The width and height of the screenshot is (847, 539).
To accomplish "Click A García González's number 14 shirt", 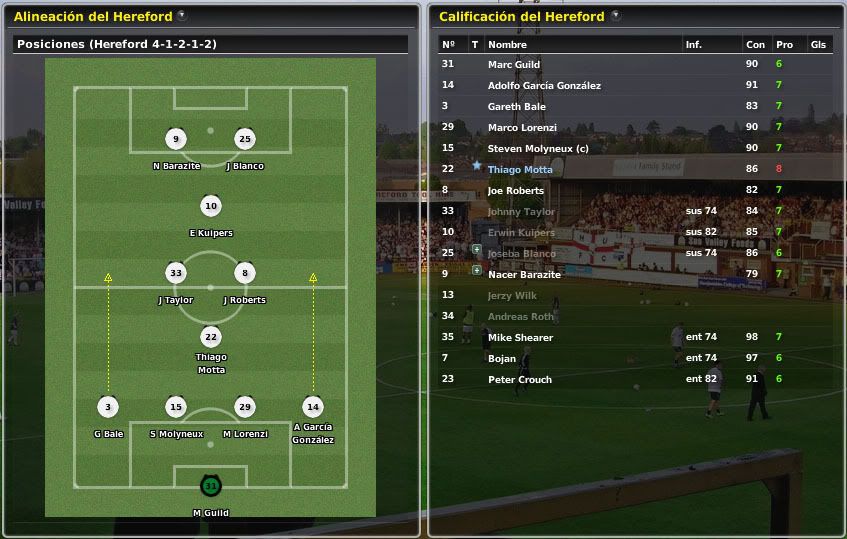I will coord(312,407).
